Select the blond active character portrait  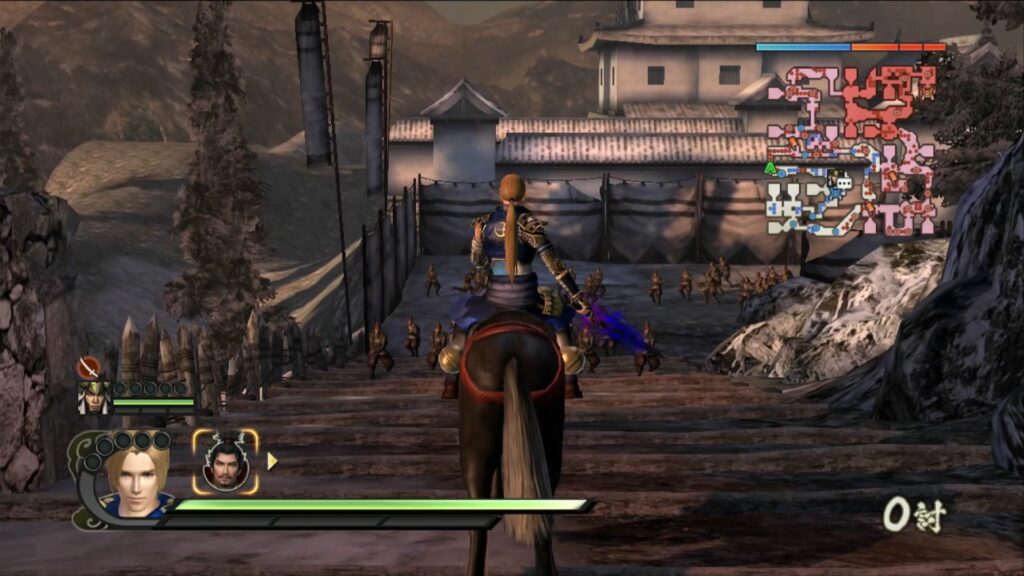pos(137,479)
